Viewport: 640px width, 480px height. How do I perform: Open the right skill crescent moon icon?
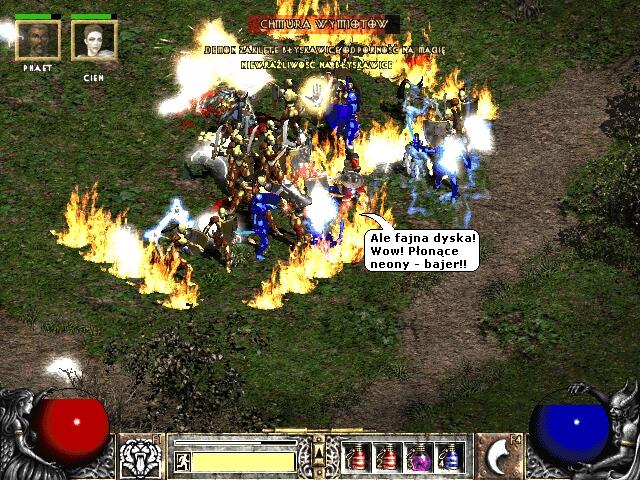point(500,456)
